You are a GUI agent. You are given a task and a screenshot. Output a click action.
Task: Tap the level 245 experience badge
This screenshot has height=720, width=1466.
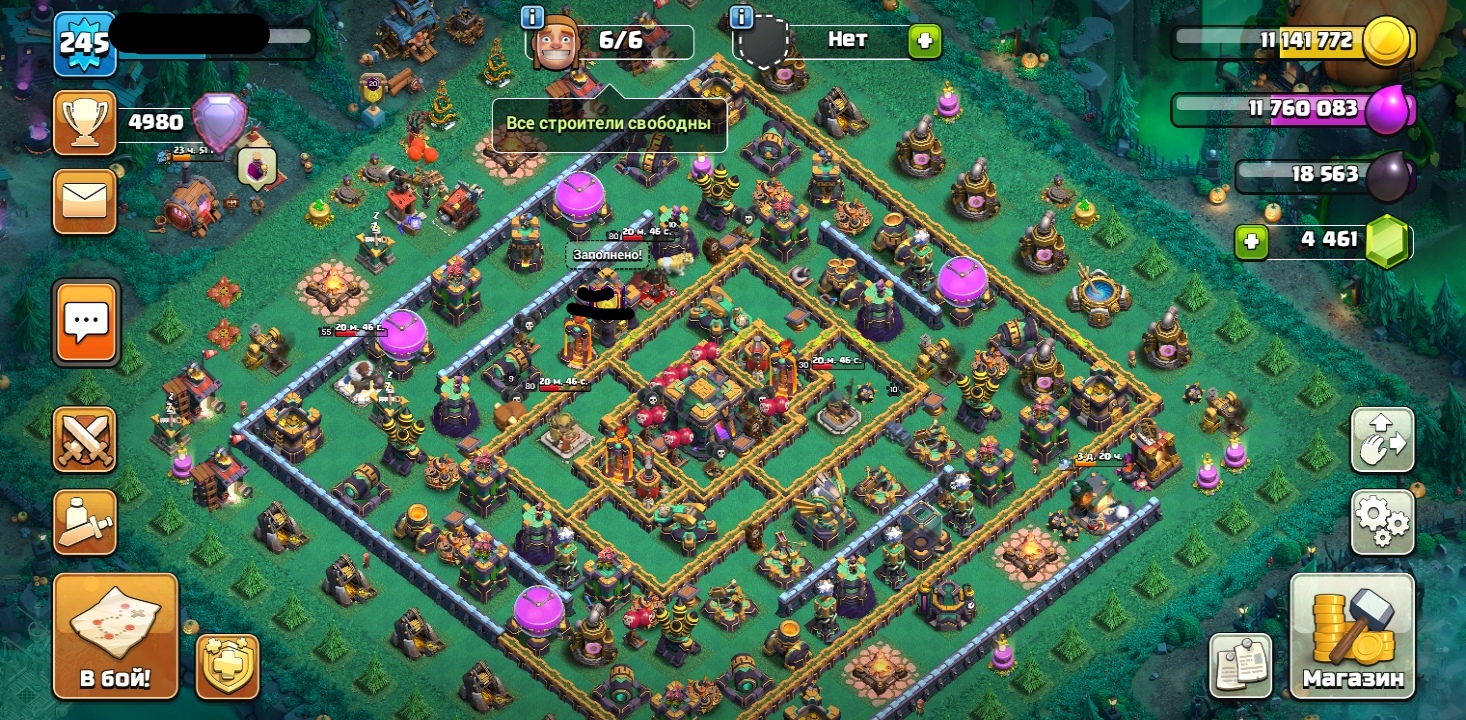point(84,43)
